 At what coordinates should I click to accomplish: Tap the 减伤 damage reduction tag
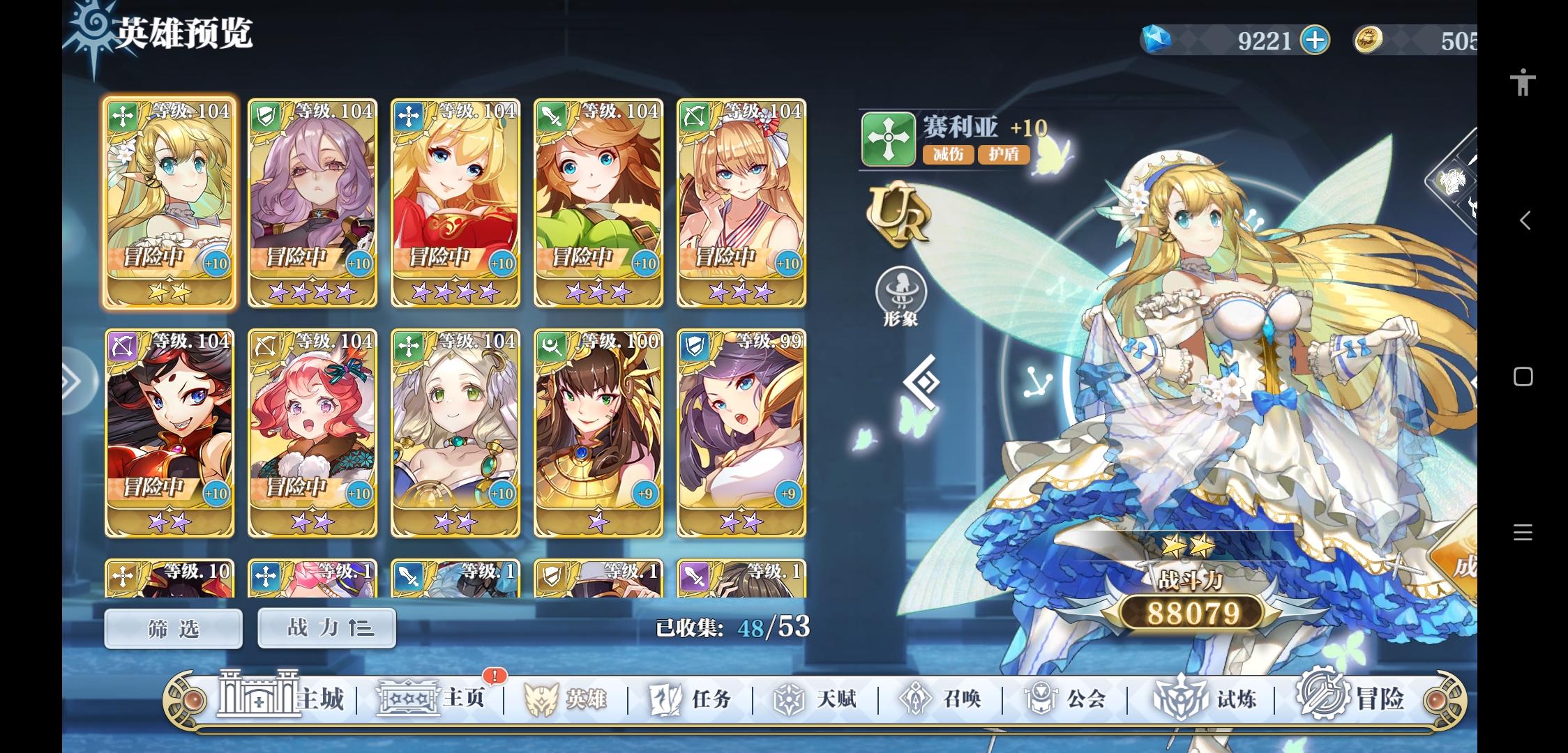point(947,155)
